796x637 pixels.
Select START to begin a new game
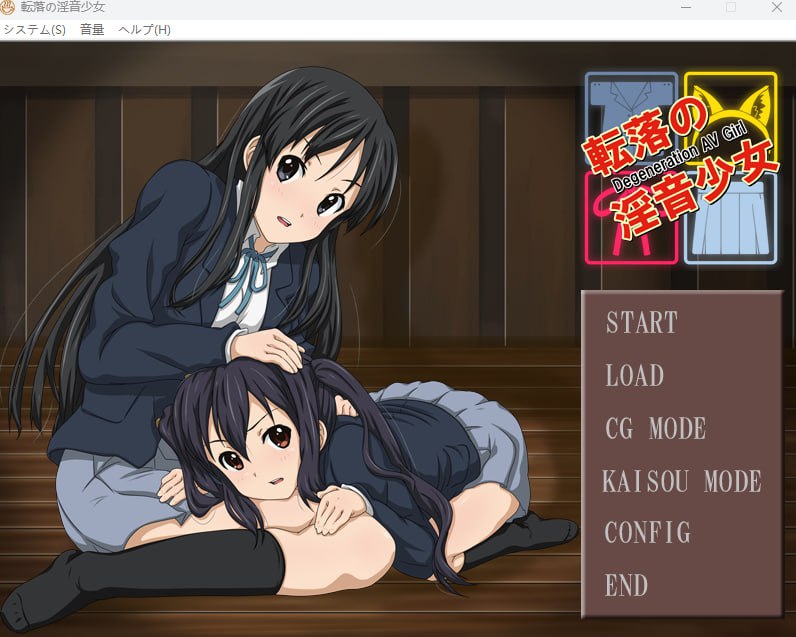(642, 323)
